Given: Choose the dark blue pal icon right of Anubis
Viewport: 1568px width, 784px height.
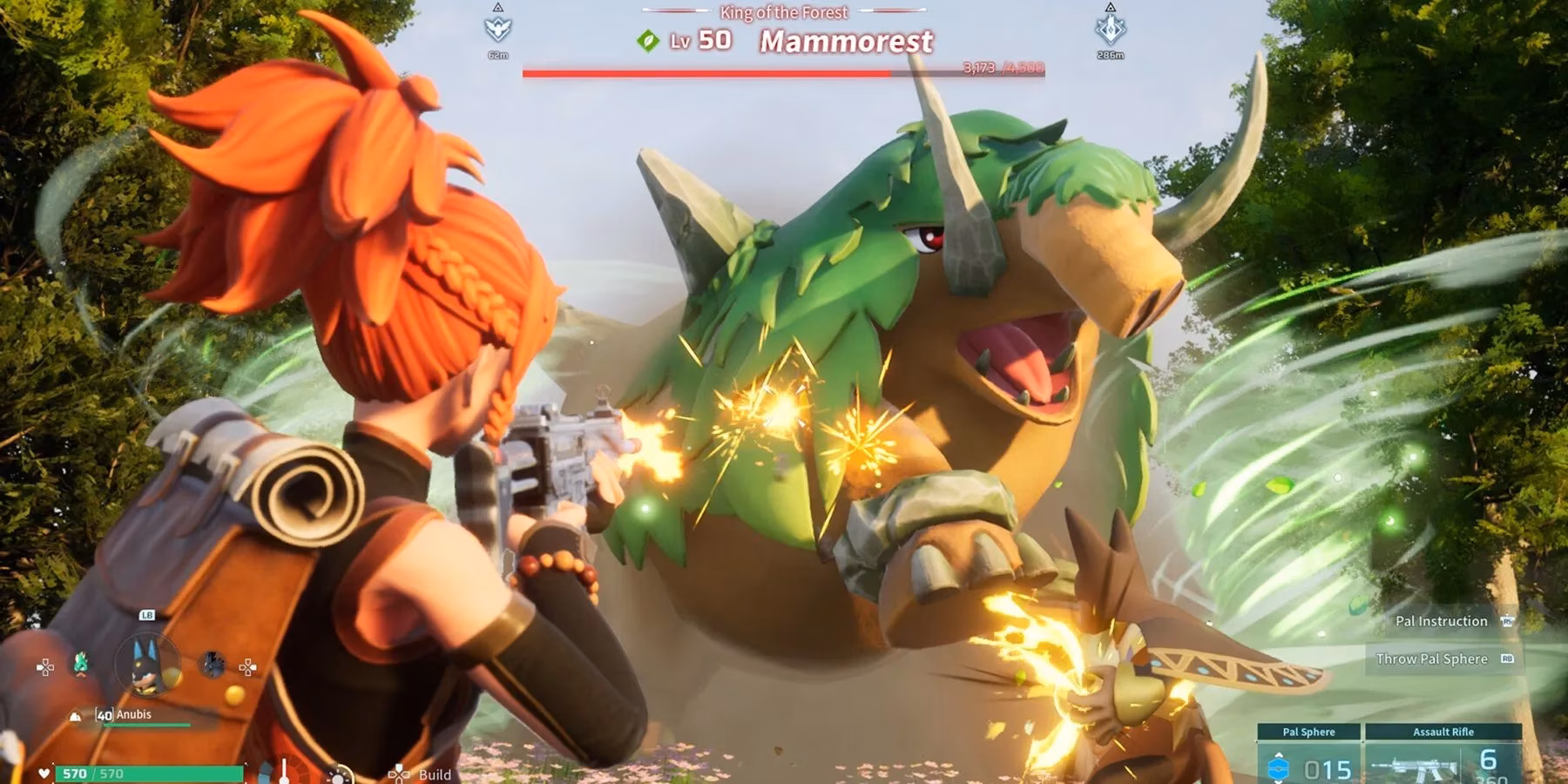Looking at the screenshot, I should pyautogui.click(x=213, y=665).
